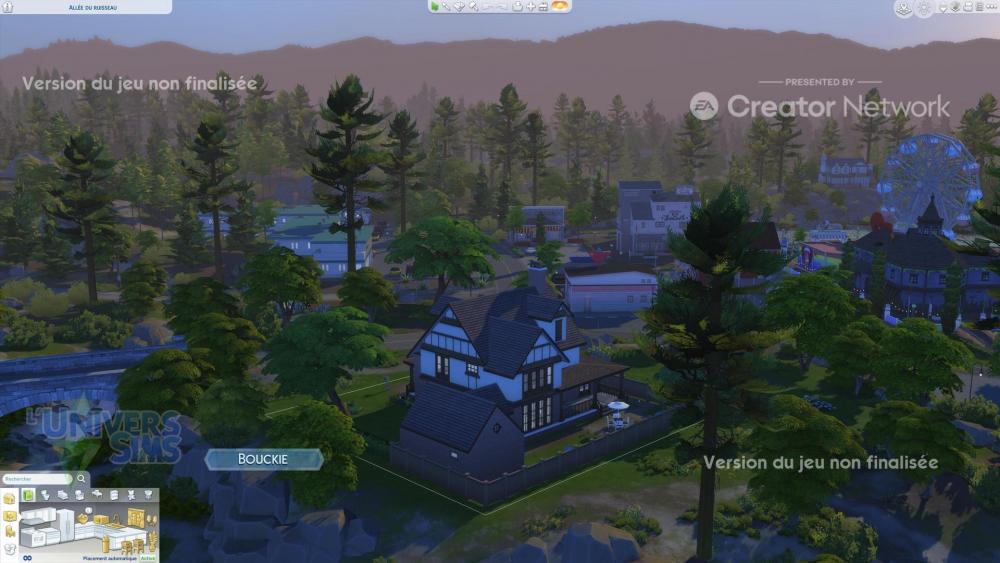1000x563 pixels.
Task: Select the yellow chair objects category
Action: [x=10, y=533]
